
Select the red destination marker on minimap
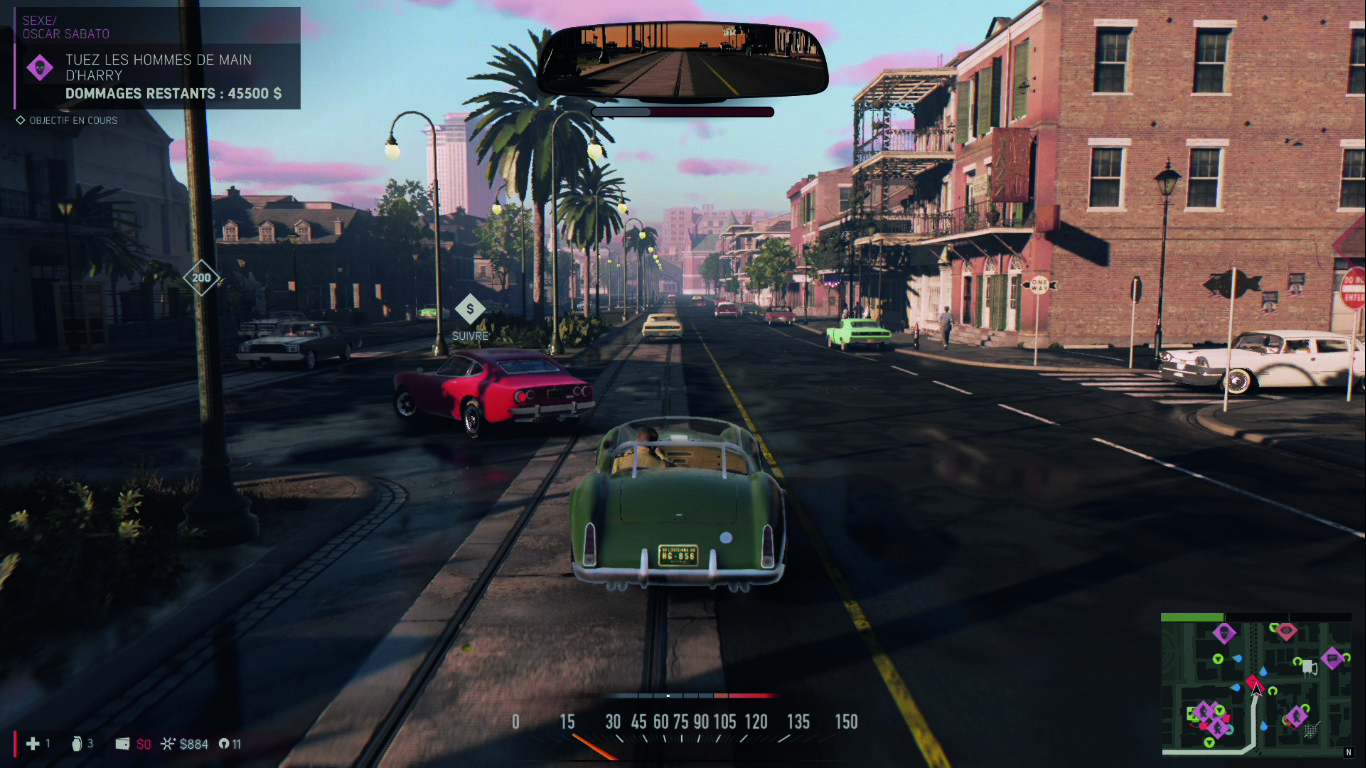pyautogui.click(x=1253, y=682)
